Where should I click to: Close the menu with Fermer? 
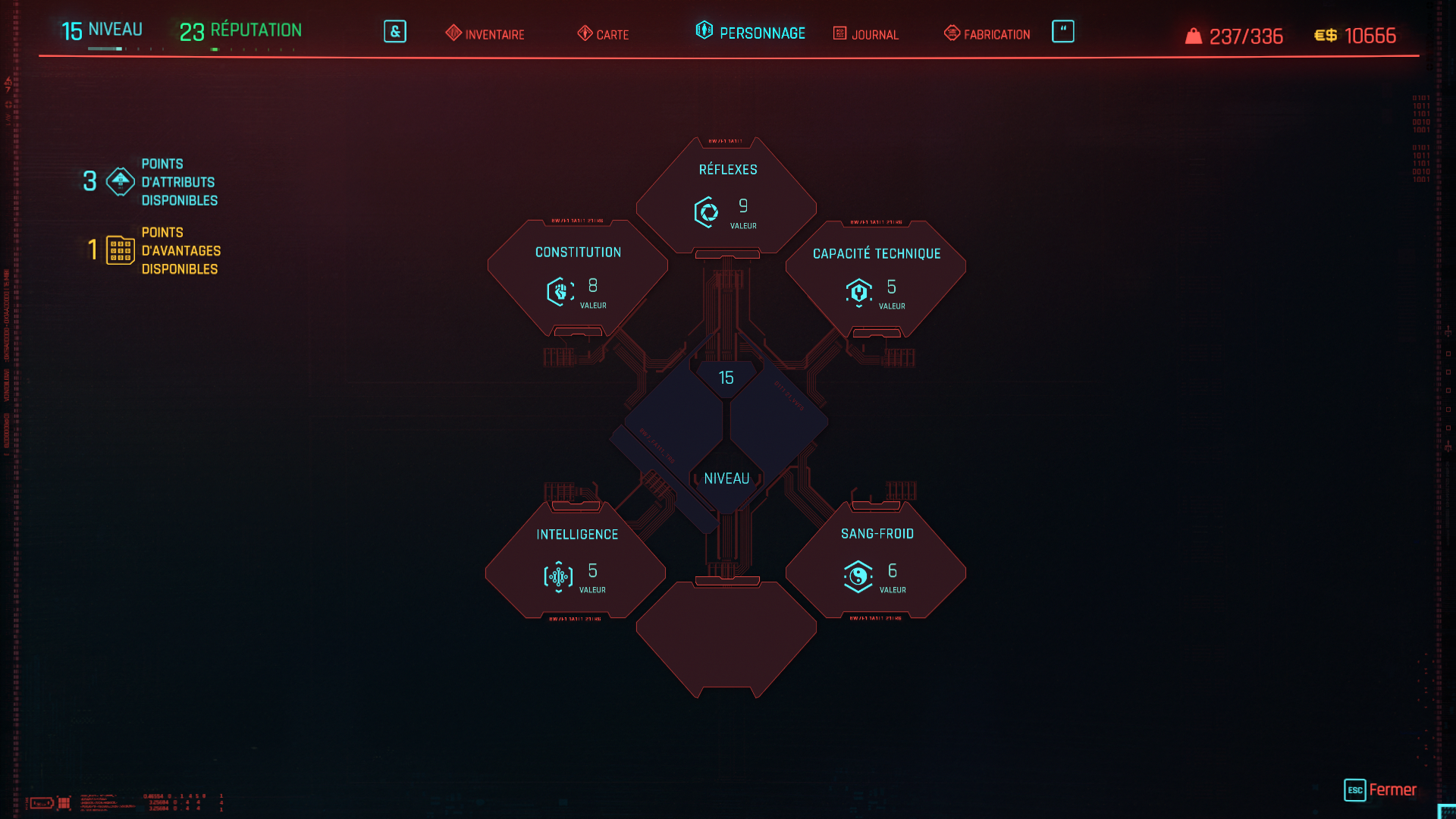coord(1380,789)
